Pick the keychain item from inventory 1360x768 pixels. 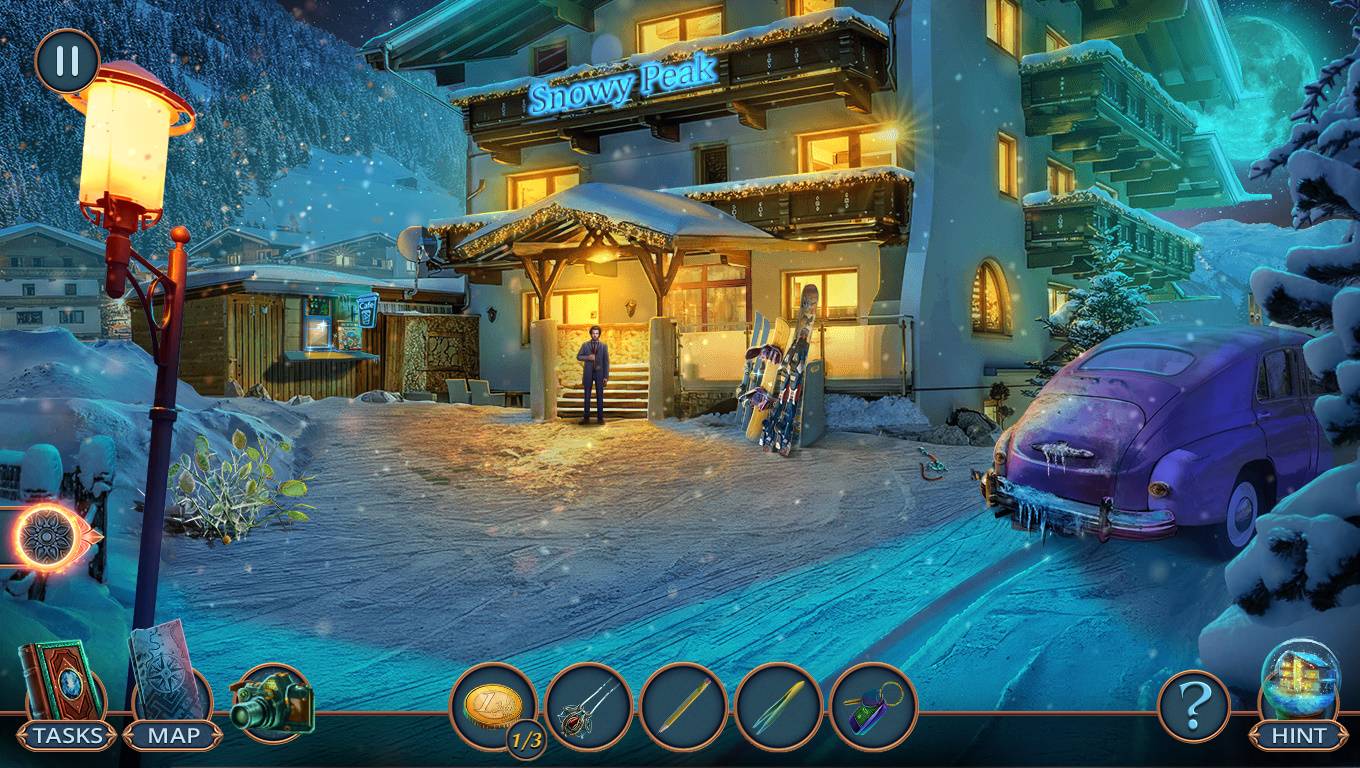coord(873,707)
